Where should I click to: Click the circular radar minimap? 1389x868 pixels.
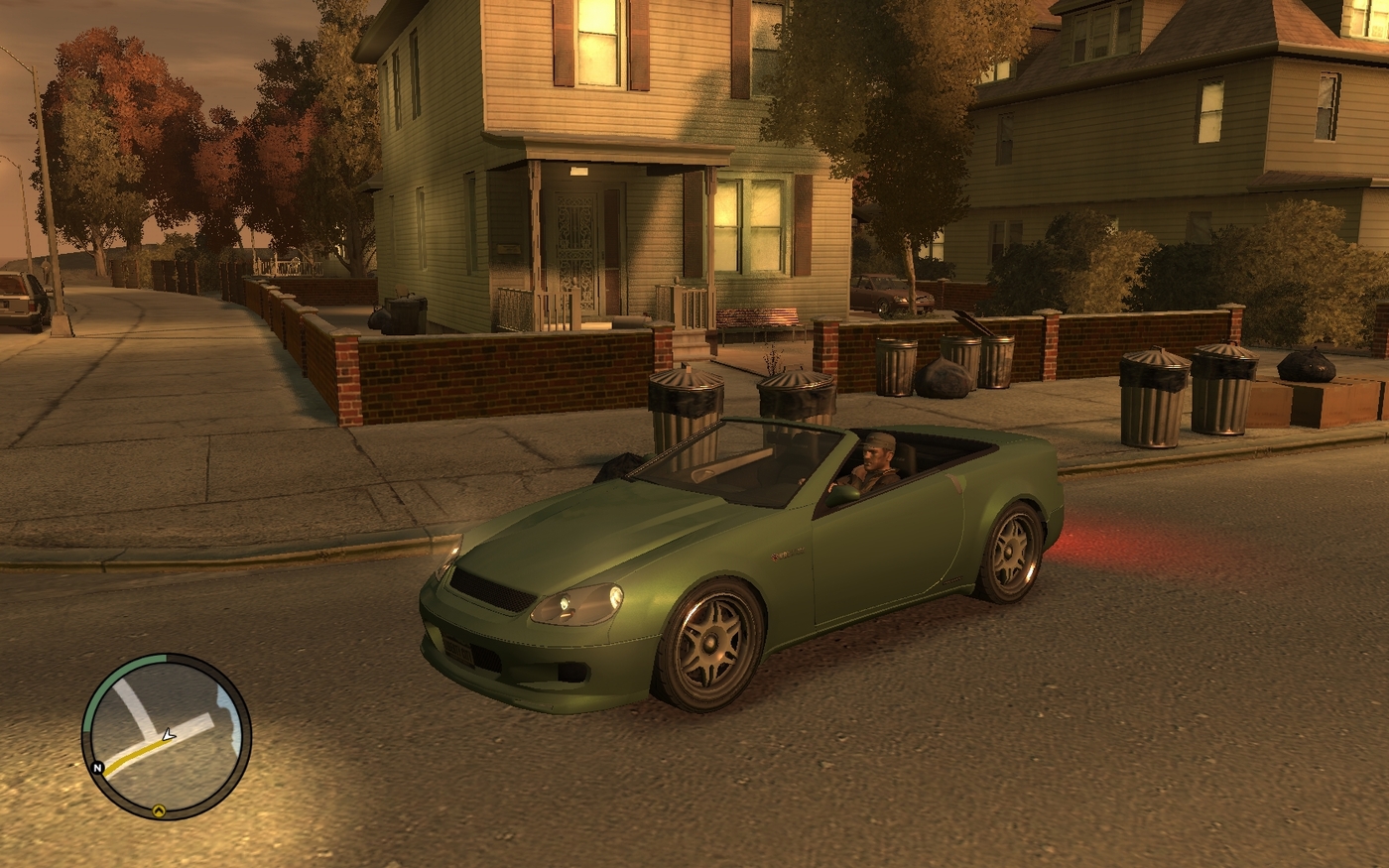tap(166, 736)
